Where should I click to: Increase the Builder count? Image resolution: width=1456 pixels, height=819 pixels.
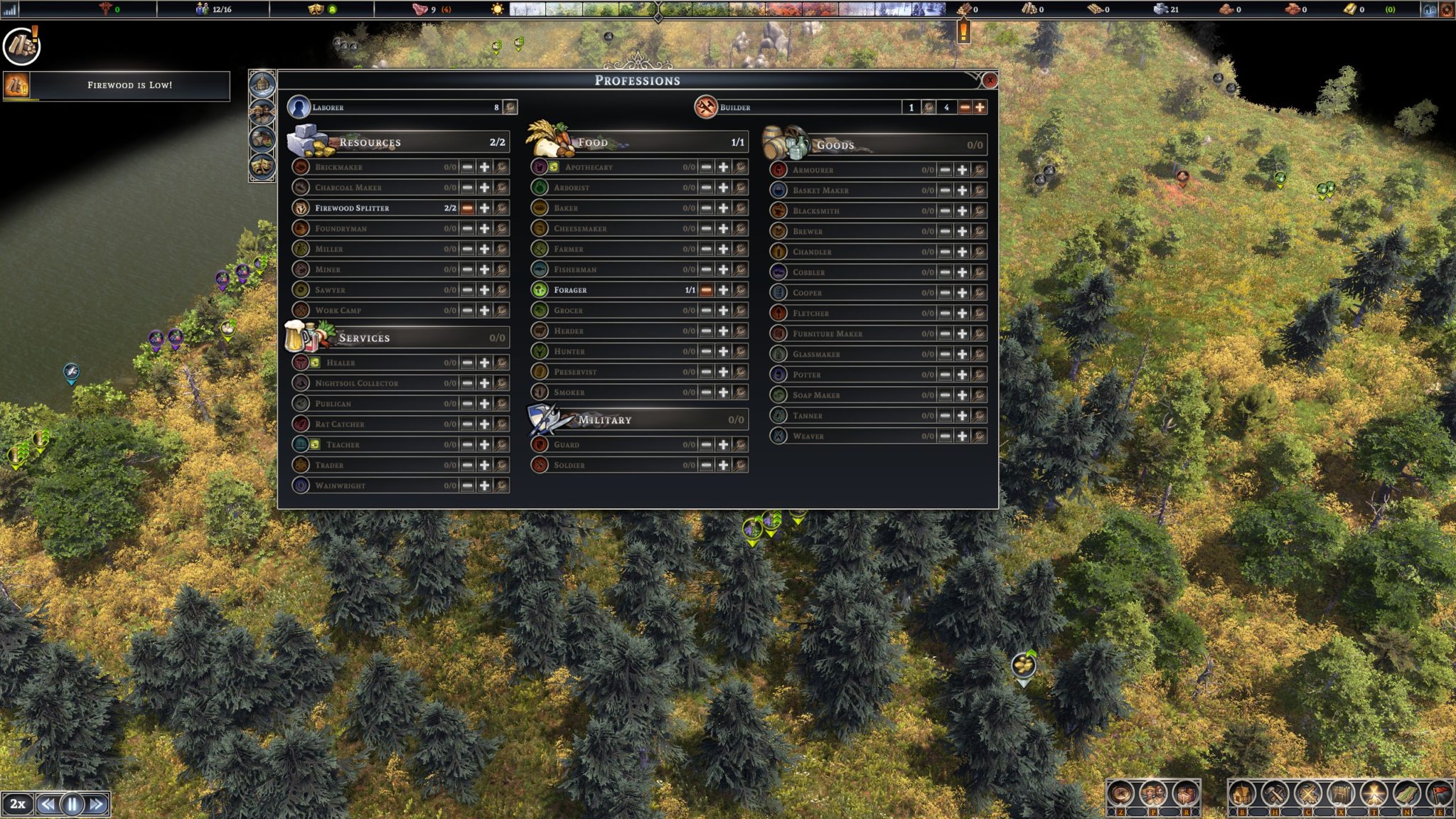(x=980, y=107)
